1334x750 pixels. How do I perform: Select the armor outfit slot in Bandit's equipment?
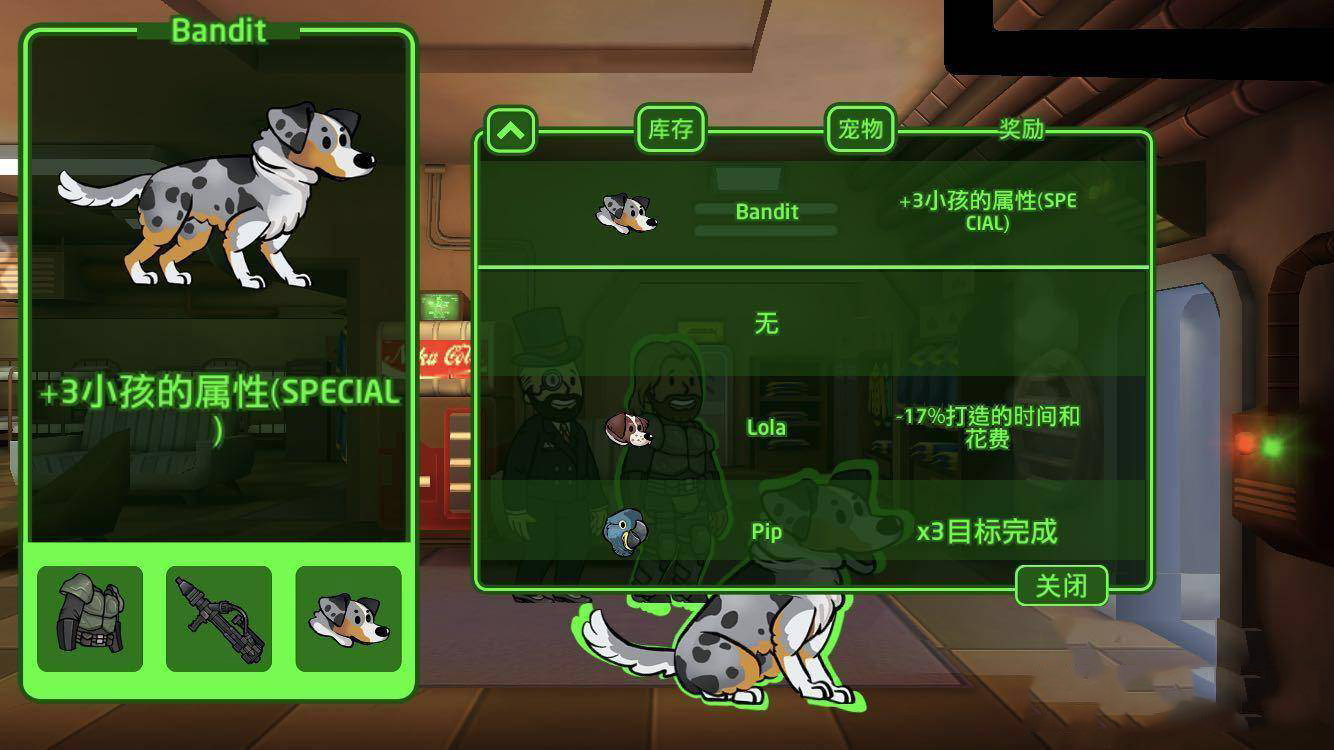point(91,617)
